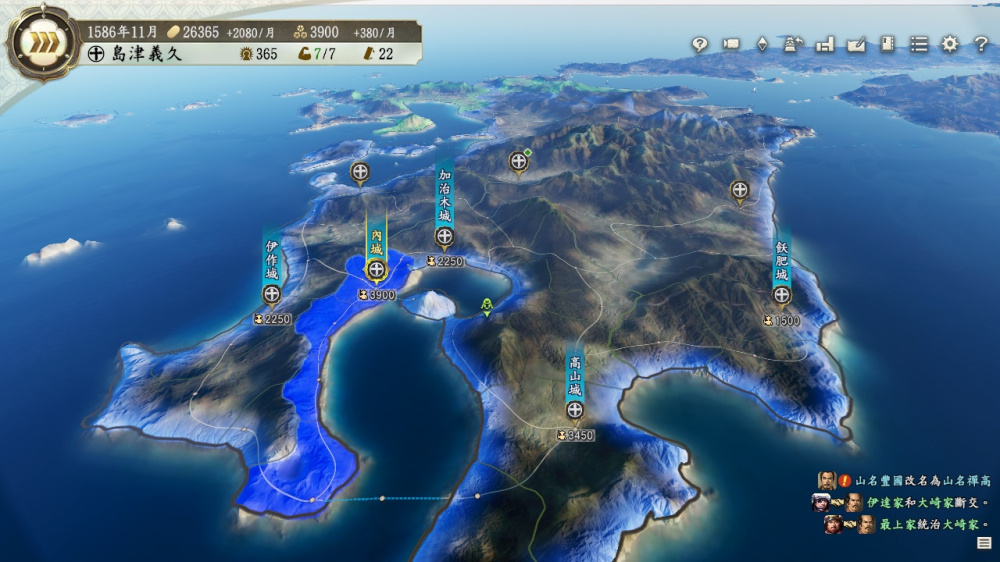The image size is (1000, 562).
Task: Show the list view icon
Action: tap(919, 44)
